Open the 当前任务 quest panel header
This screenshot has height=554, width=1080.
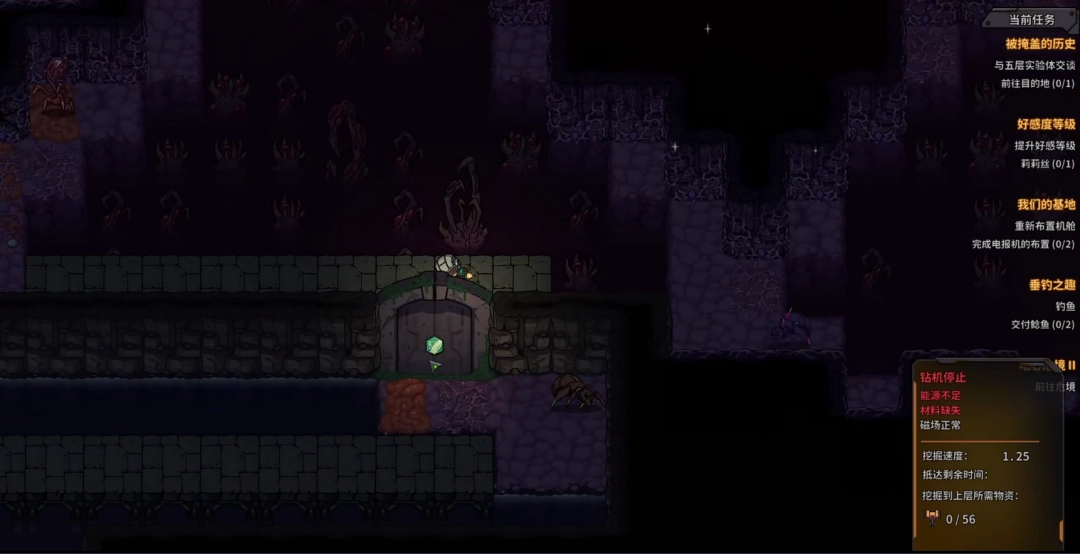(x=1030, y=19)
